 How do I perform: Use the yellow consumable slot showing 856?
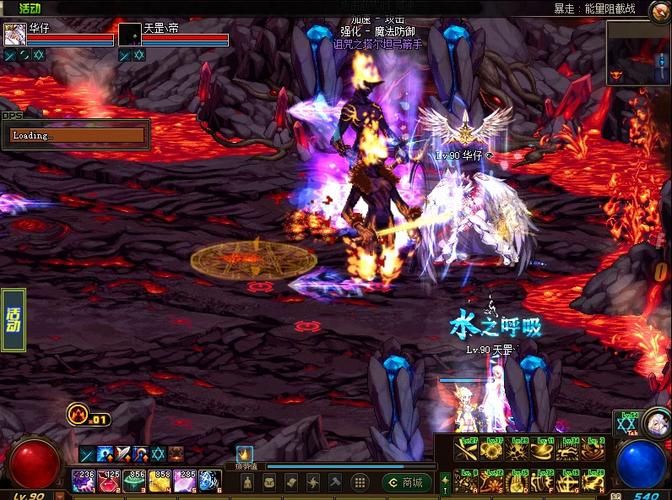134,480
